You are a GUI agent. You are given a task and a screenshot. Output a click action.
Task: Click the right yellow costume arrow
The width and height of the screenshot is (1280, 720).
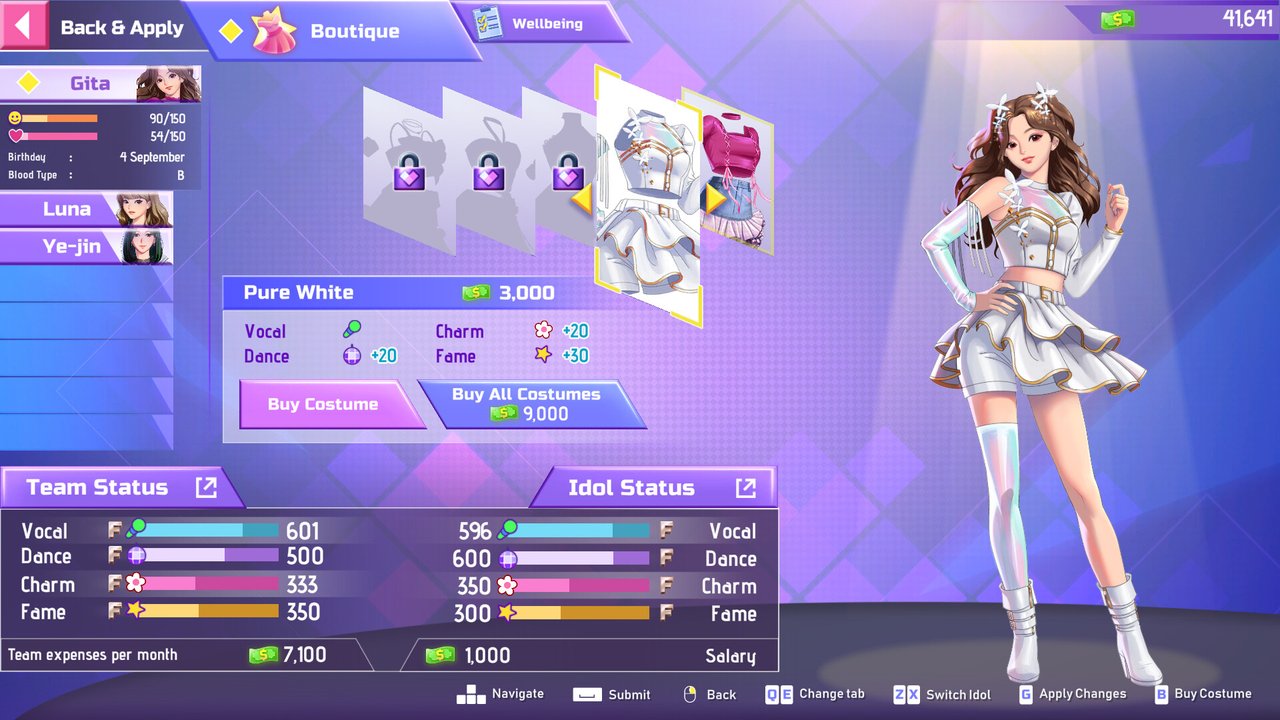pos(714,199)
